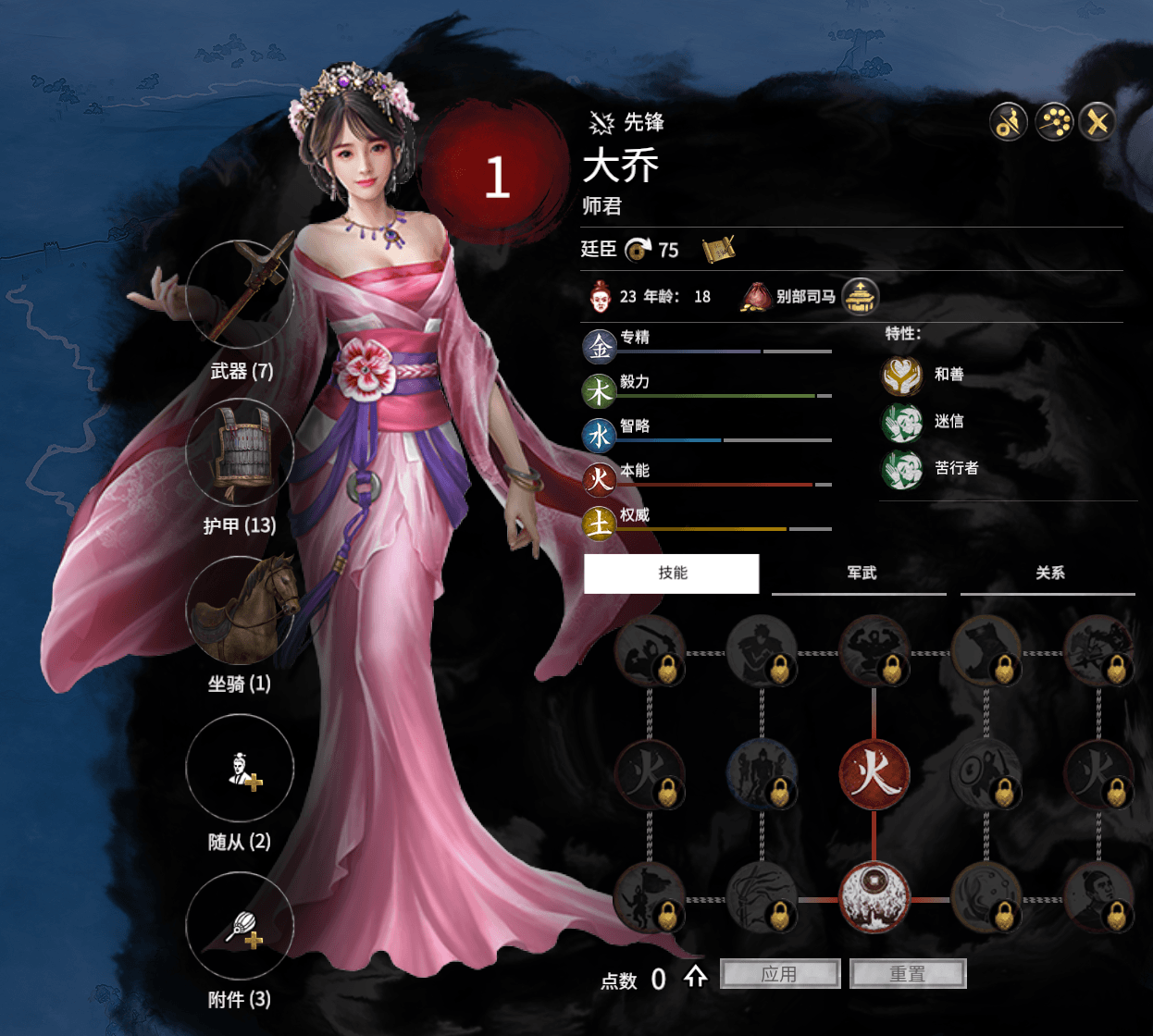
Task: Click the 应用 apply button
Action: tap(779, 974)
